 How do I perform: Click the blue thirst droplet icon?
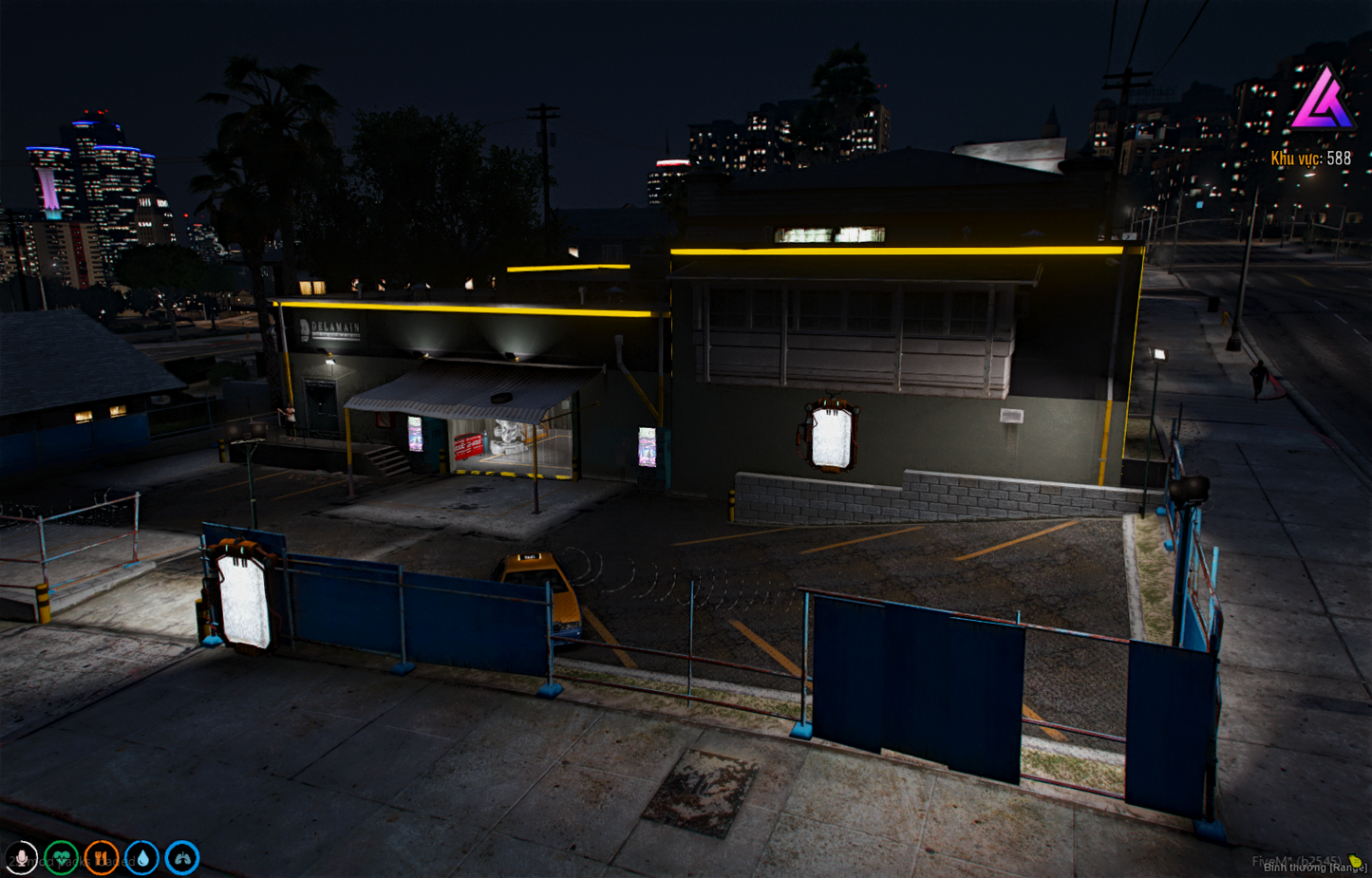coord(141,857)
